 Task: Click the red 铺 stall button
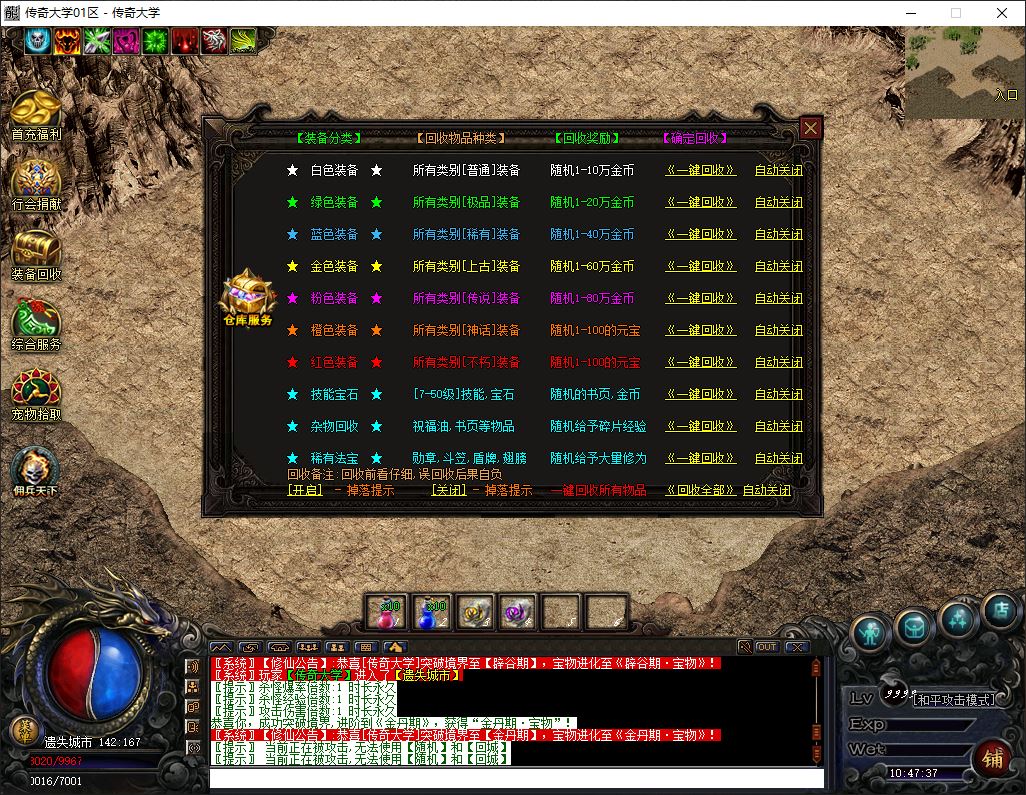coord(993,758)
